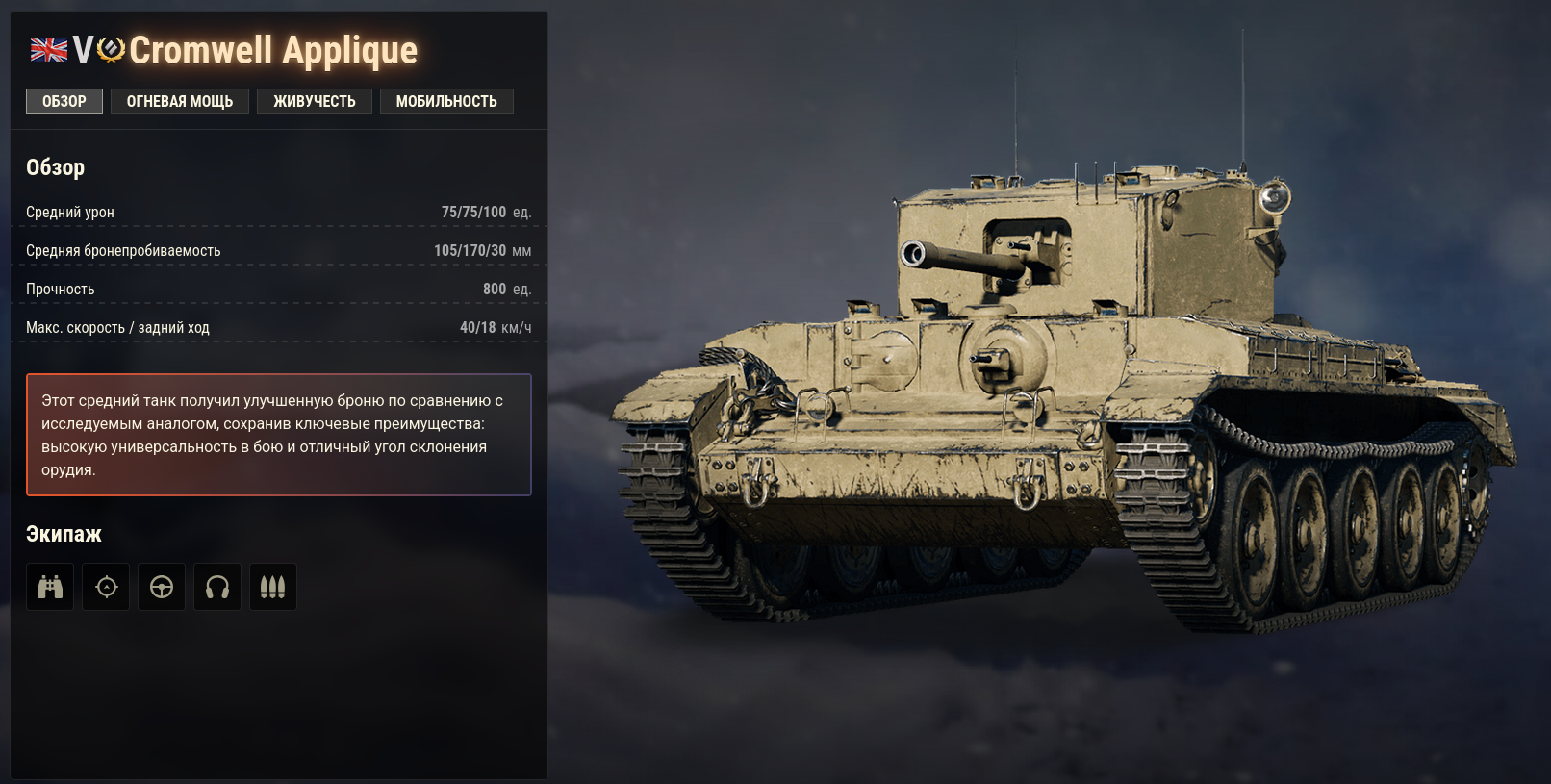Click the Экипаж section header
The width and height of the screenshot is (1551, 784).
[64, 533]
